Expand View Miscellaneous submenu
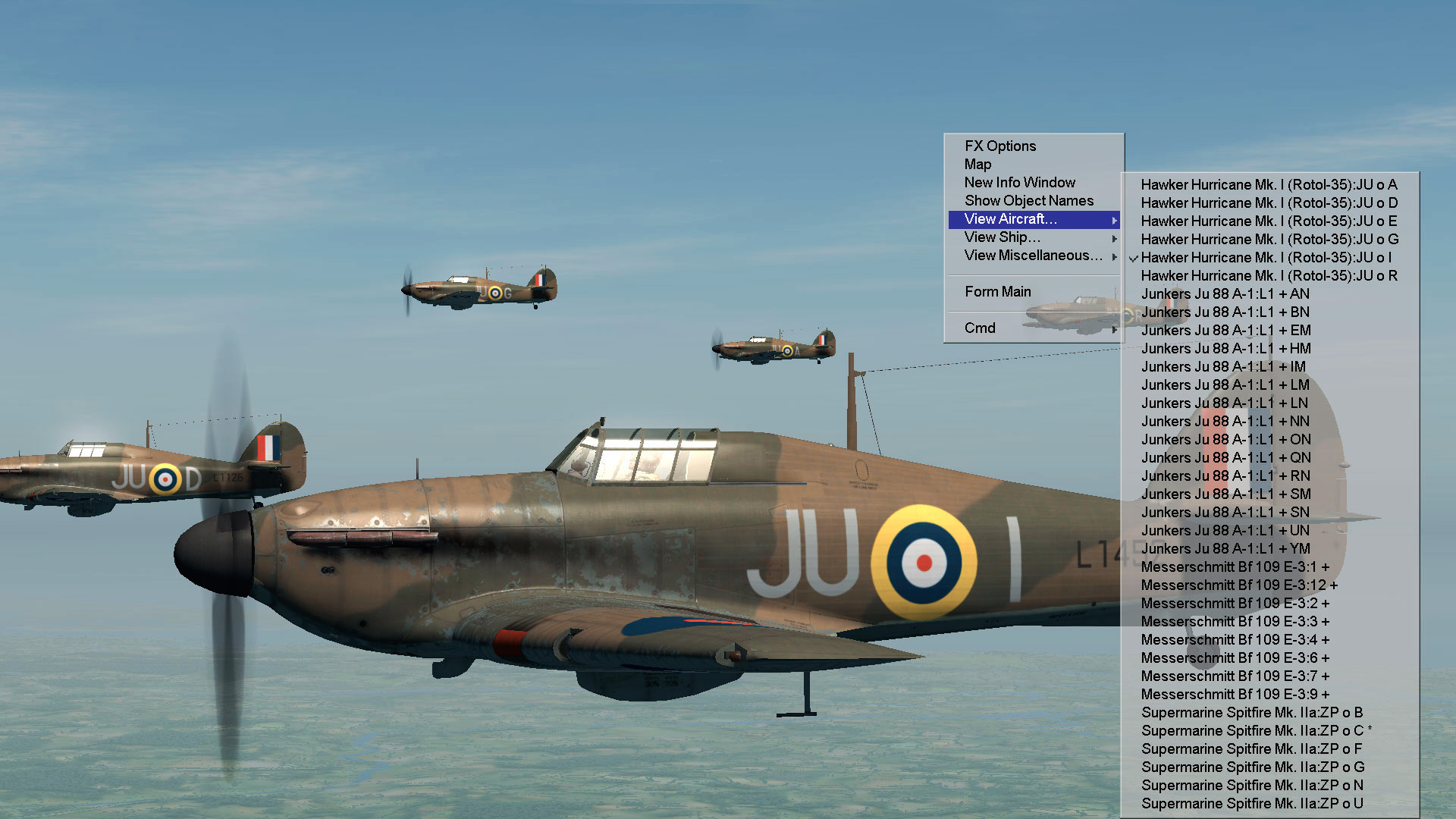The height and width of the screenshot is (819, 1456). coord(1033,256)
